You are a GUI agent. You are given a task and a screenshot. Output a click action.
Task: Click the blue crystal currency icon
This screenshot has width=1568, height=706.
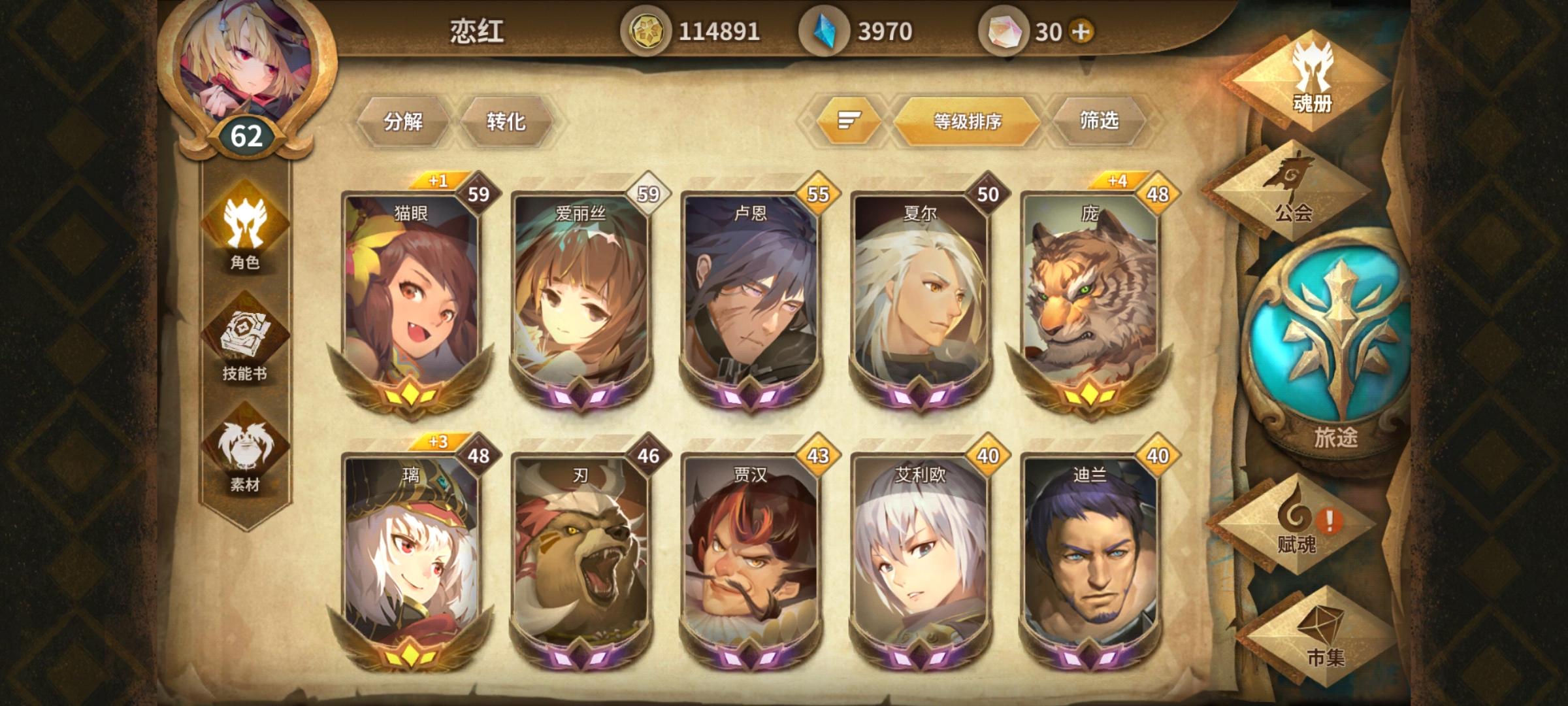tap(825, 29)
